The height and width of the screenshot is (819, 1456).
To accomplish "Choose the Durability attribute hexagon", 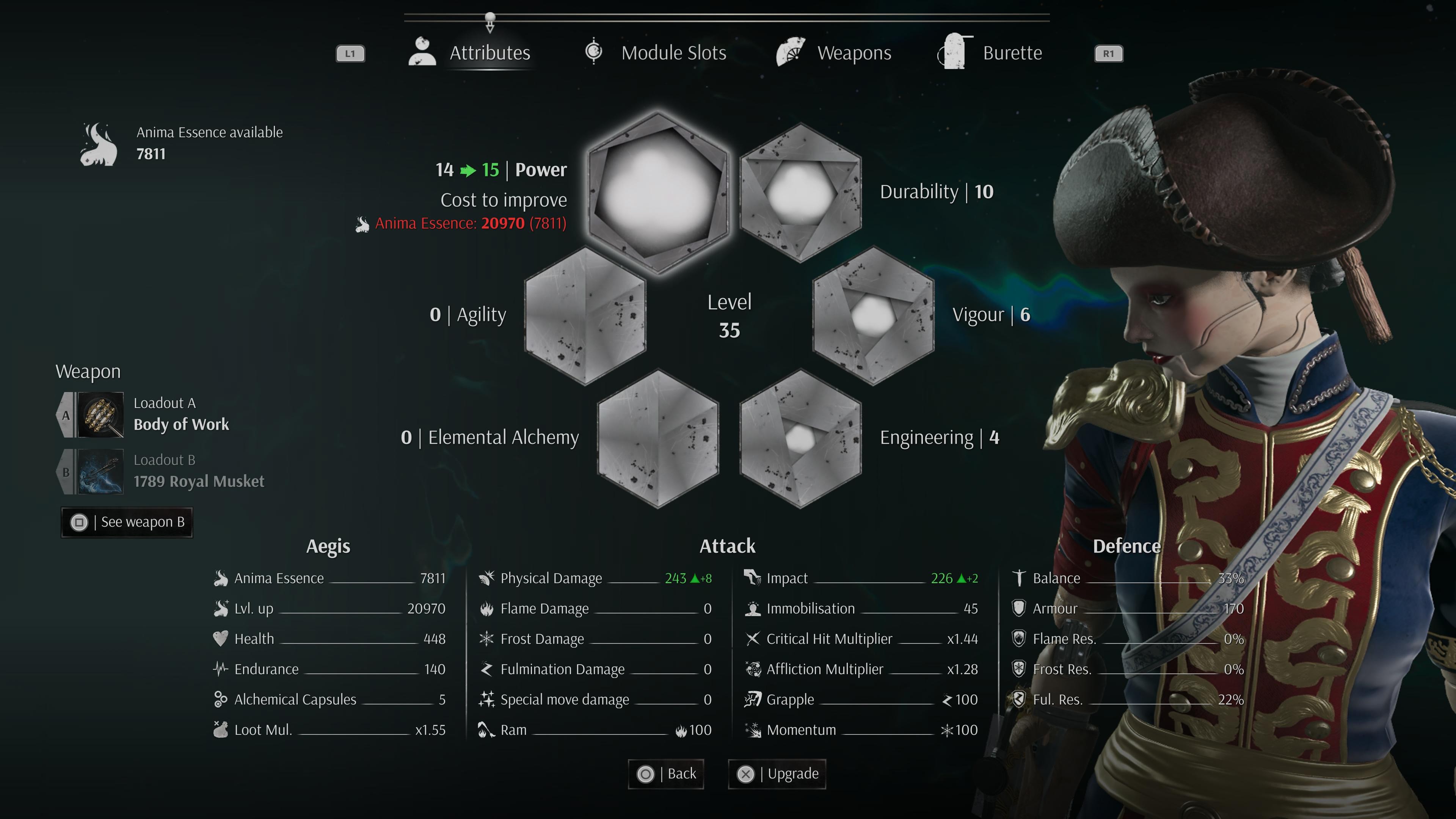I will (800, 192).
